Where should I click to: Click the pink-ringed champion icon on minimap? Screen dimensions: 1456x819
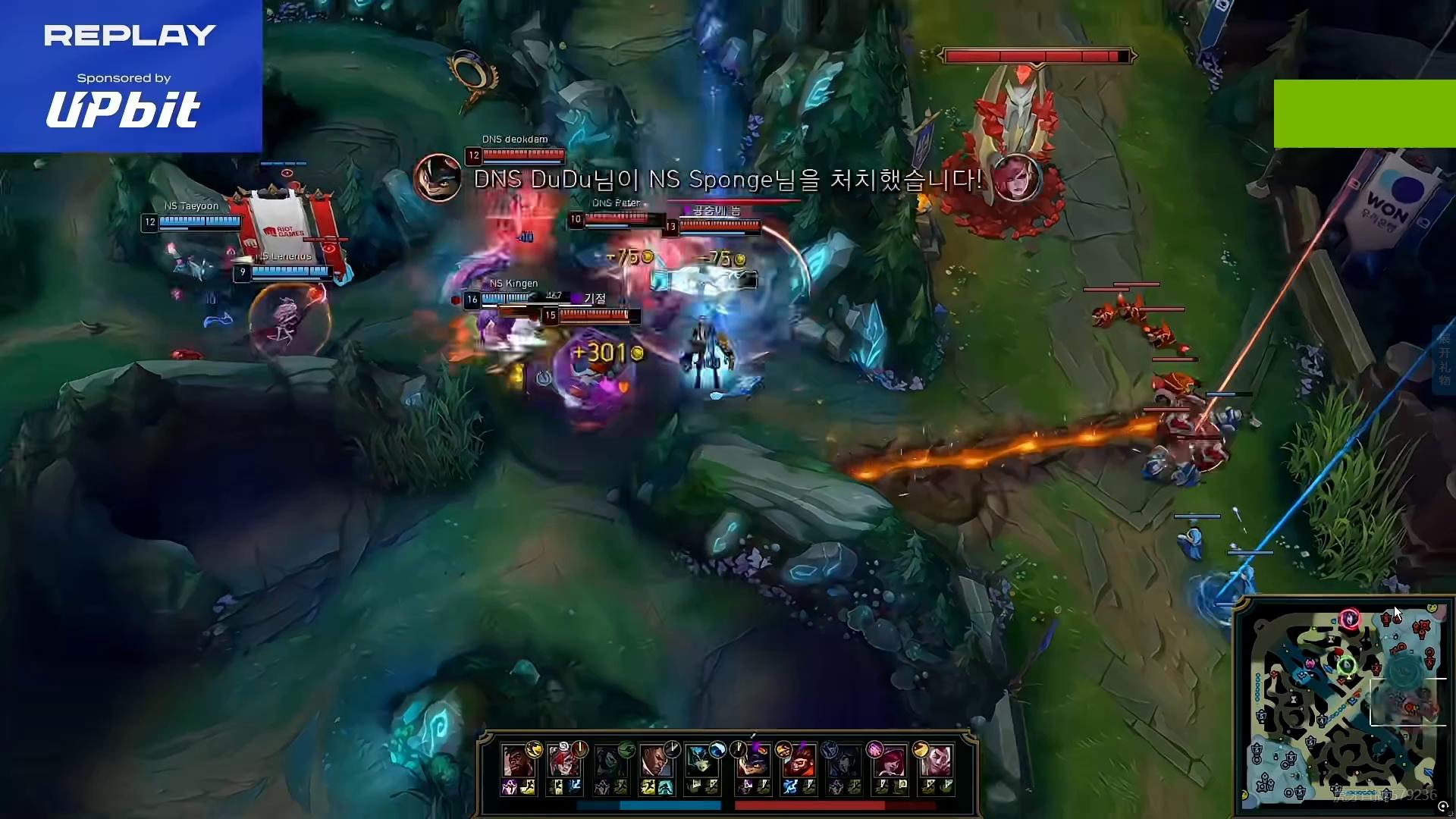coord(1349,619)
